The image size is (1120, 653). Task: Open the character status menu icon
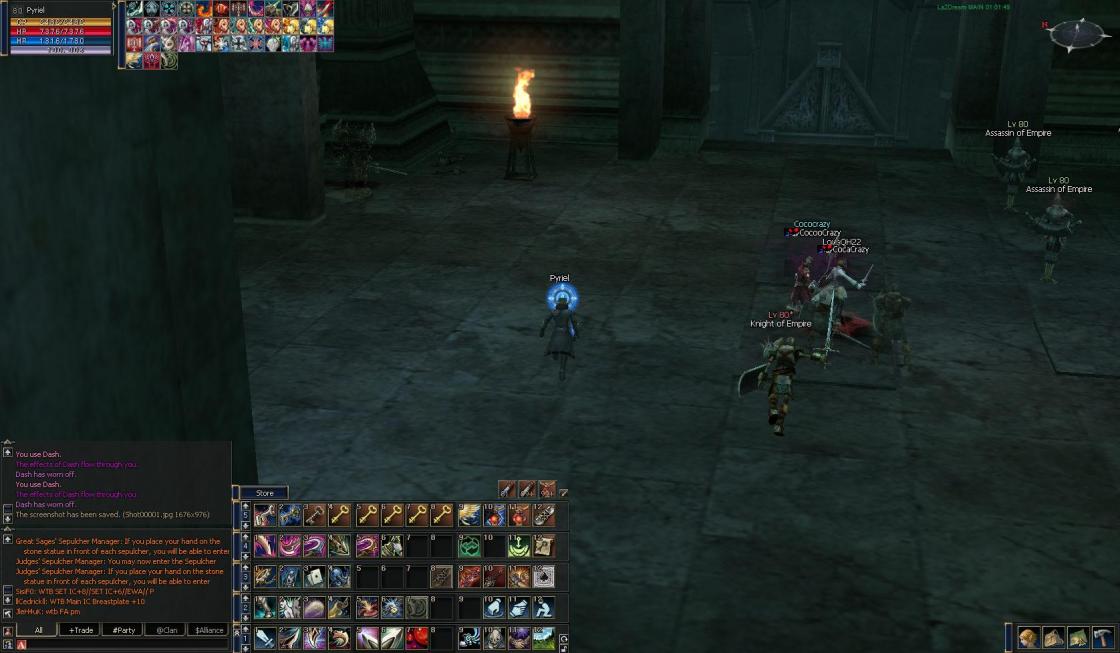pos(1028,637)
